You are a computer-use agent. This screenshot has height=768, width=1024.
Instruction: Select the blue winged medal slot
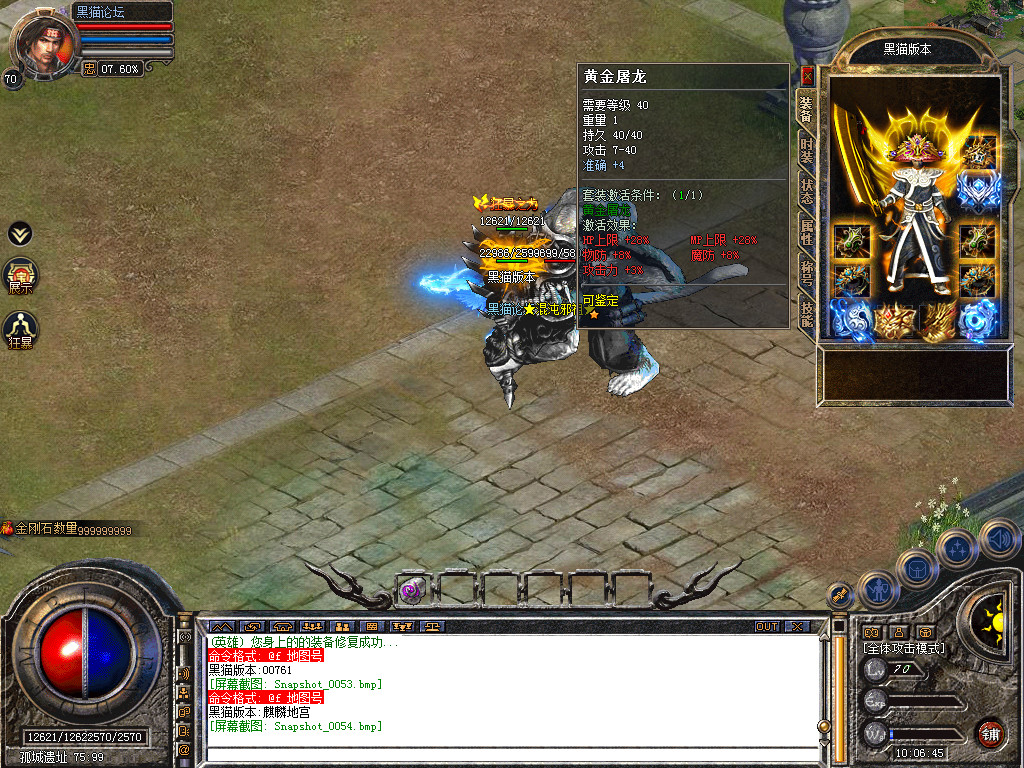tap(978, 190)
